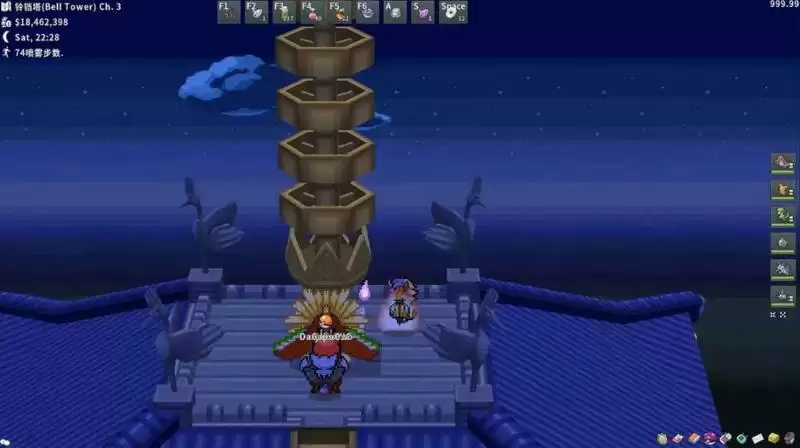This screenshot has width=800, height=448.
Task: Use the F5 hotbar slot item
Action: tap(340, 12)
